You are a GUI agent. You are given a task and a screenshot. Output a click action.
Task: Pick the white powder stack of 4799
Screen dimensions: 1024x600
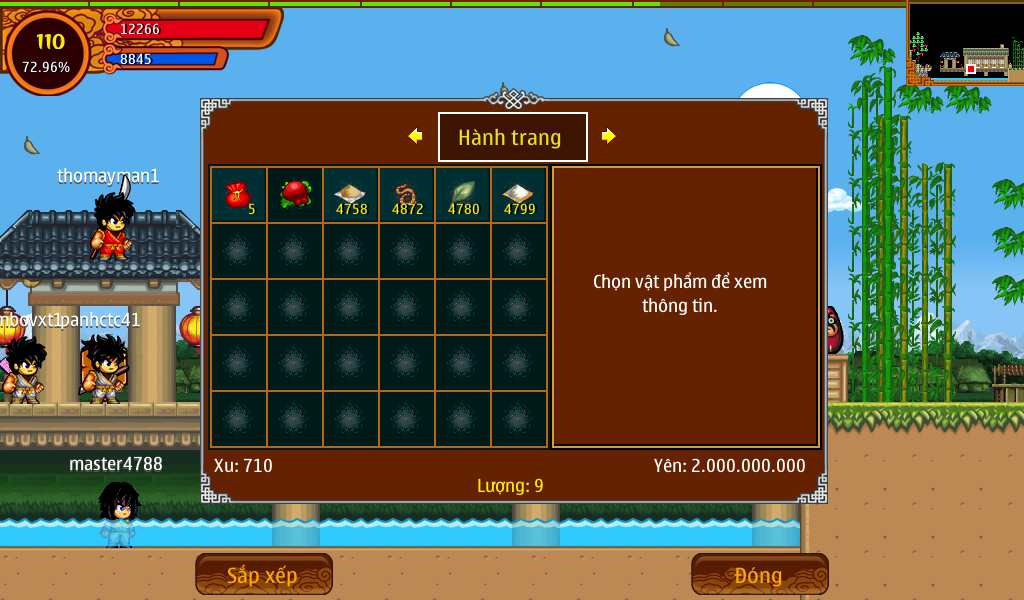point(519,195)
